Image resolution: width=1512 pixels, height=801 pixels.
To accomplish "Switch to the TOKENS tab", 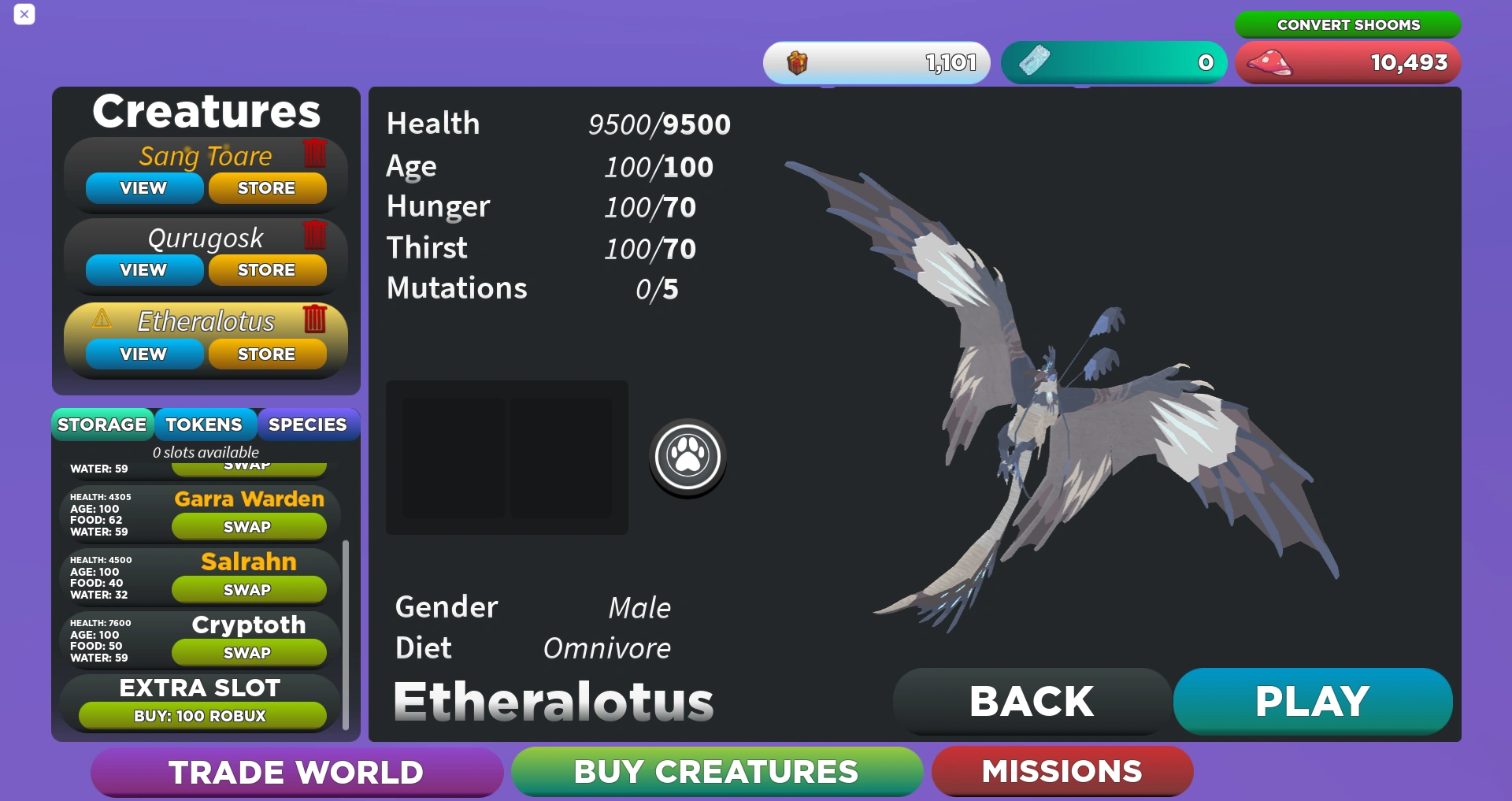I will [205, 425].
